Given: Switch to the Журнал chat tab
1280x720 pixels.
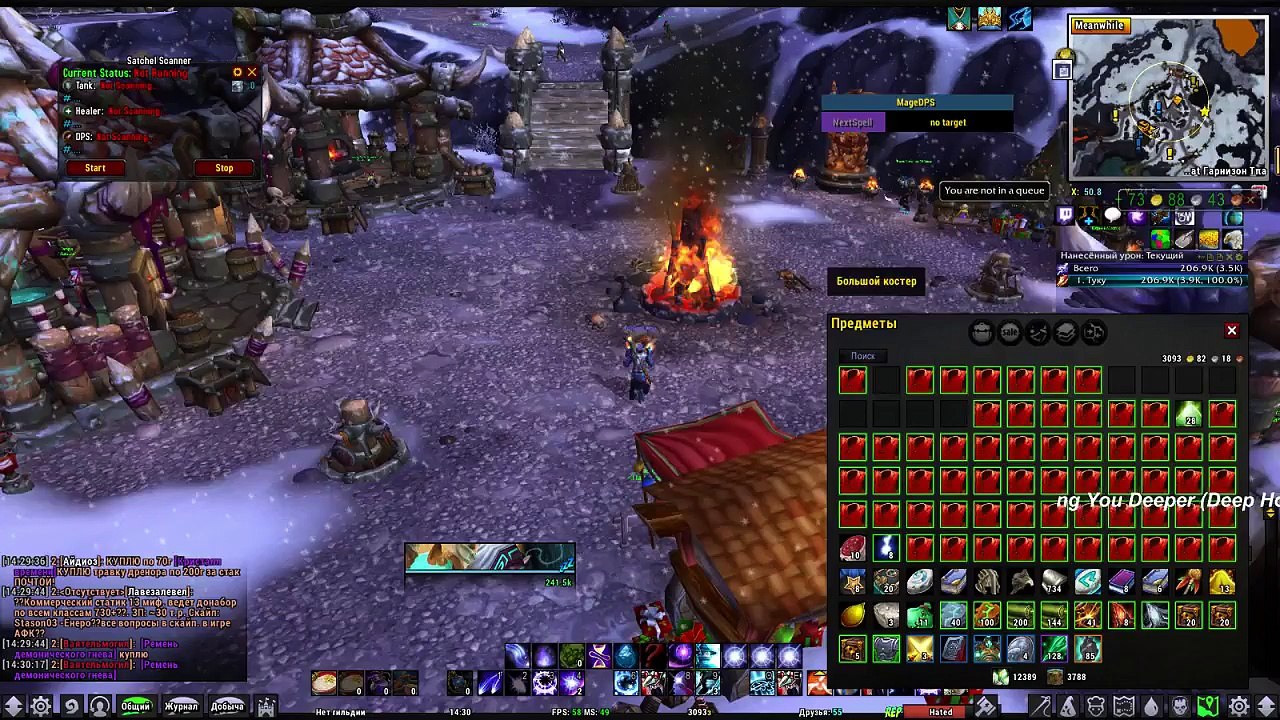Looking at the screenshot, I should coord(181,706).
